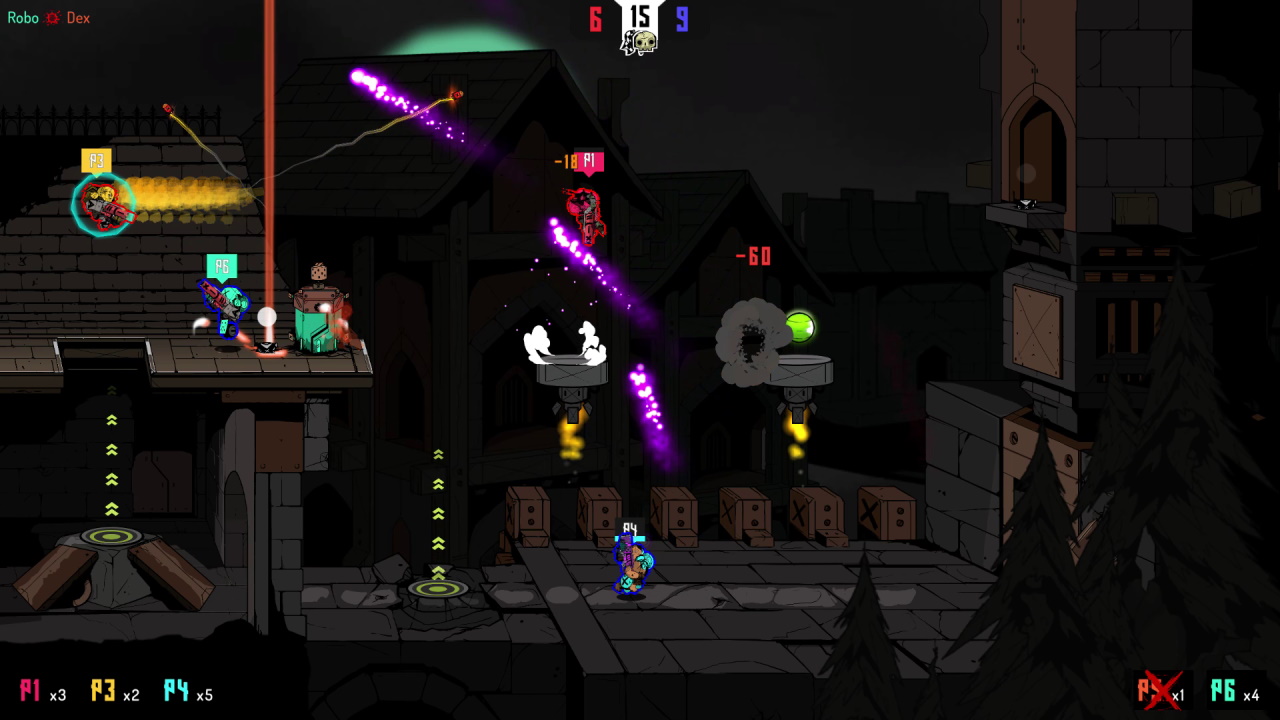Viewport: 1280px width, 720px height.
Task: Select the P4 player life icon showing x5
Action: 175,691
